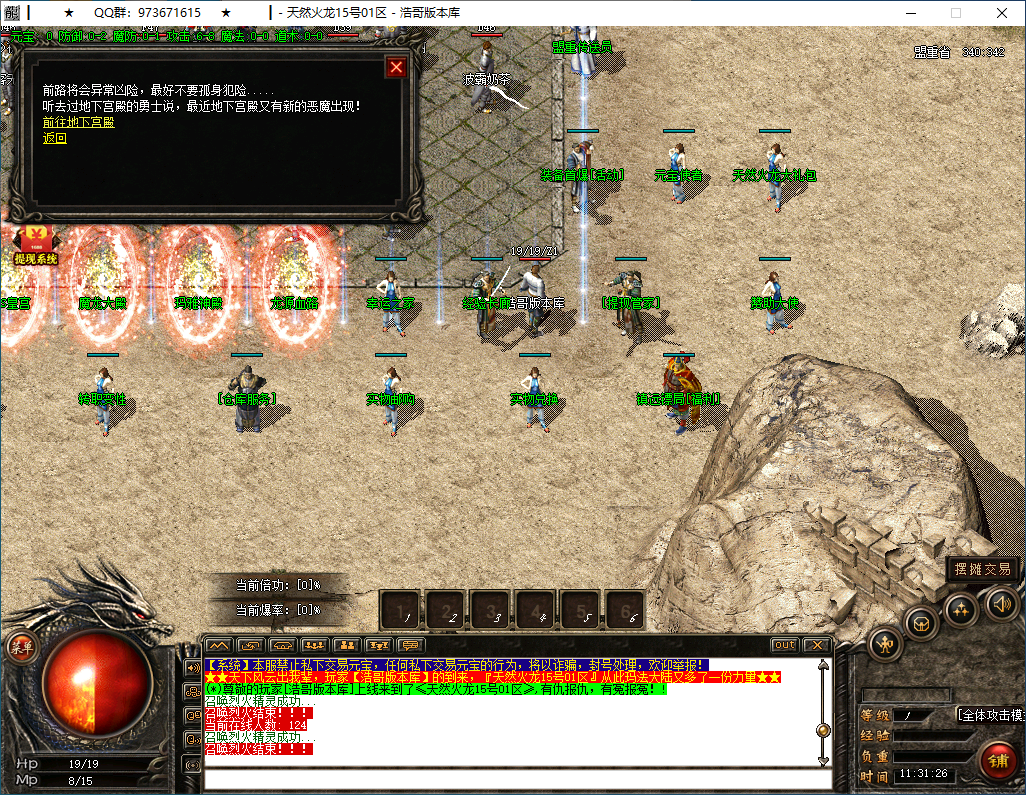The image size is (1026, 795).
Task: Open the 摆摊交易 stall trade button
Action: [983, 569]
